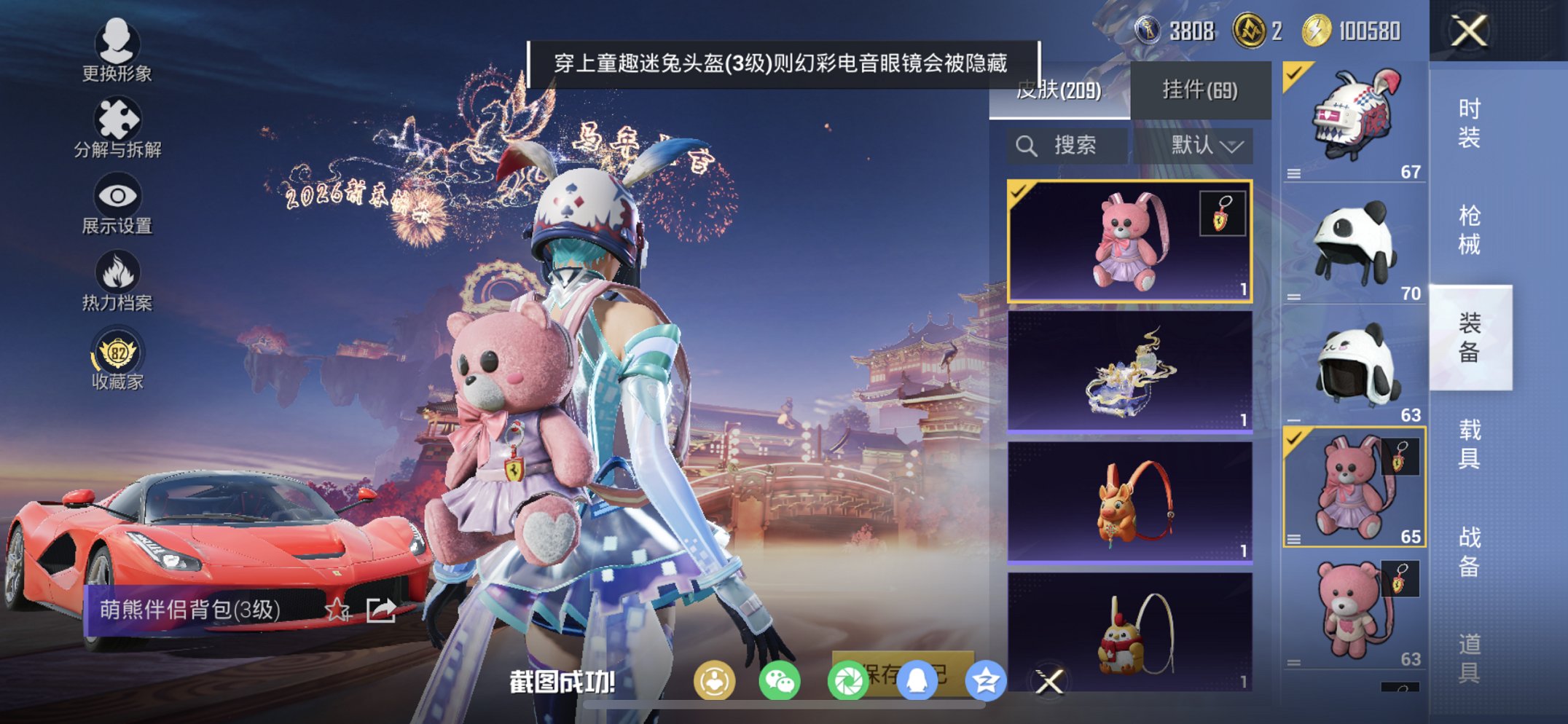Share screenshot via WeChat icon
The width and height of the screenshot is (1568, 724).
coord(781,680)
